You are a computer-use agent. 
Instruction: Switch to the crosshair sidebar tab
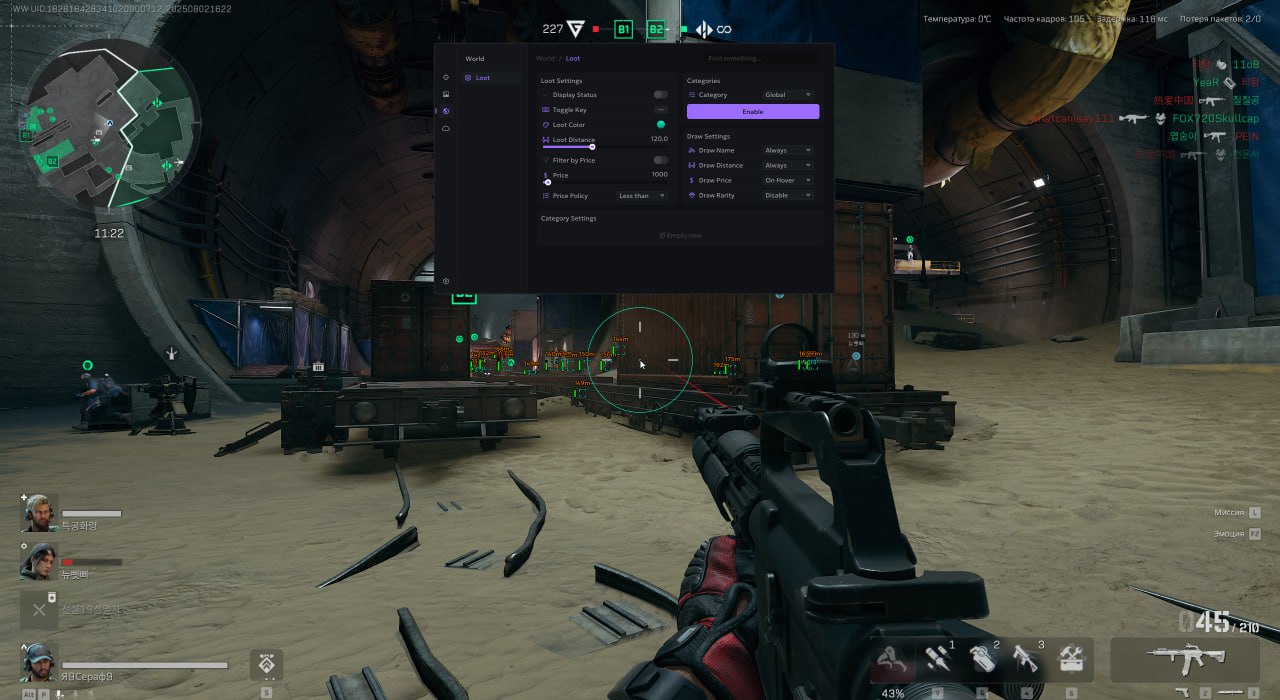point(446,77)
